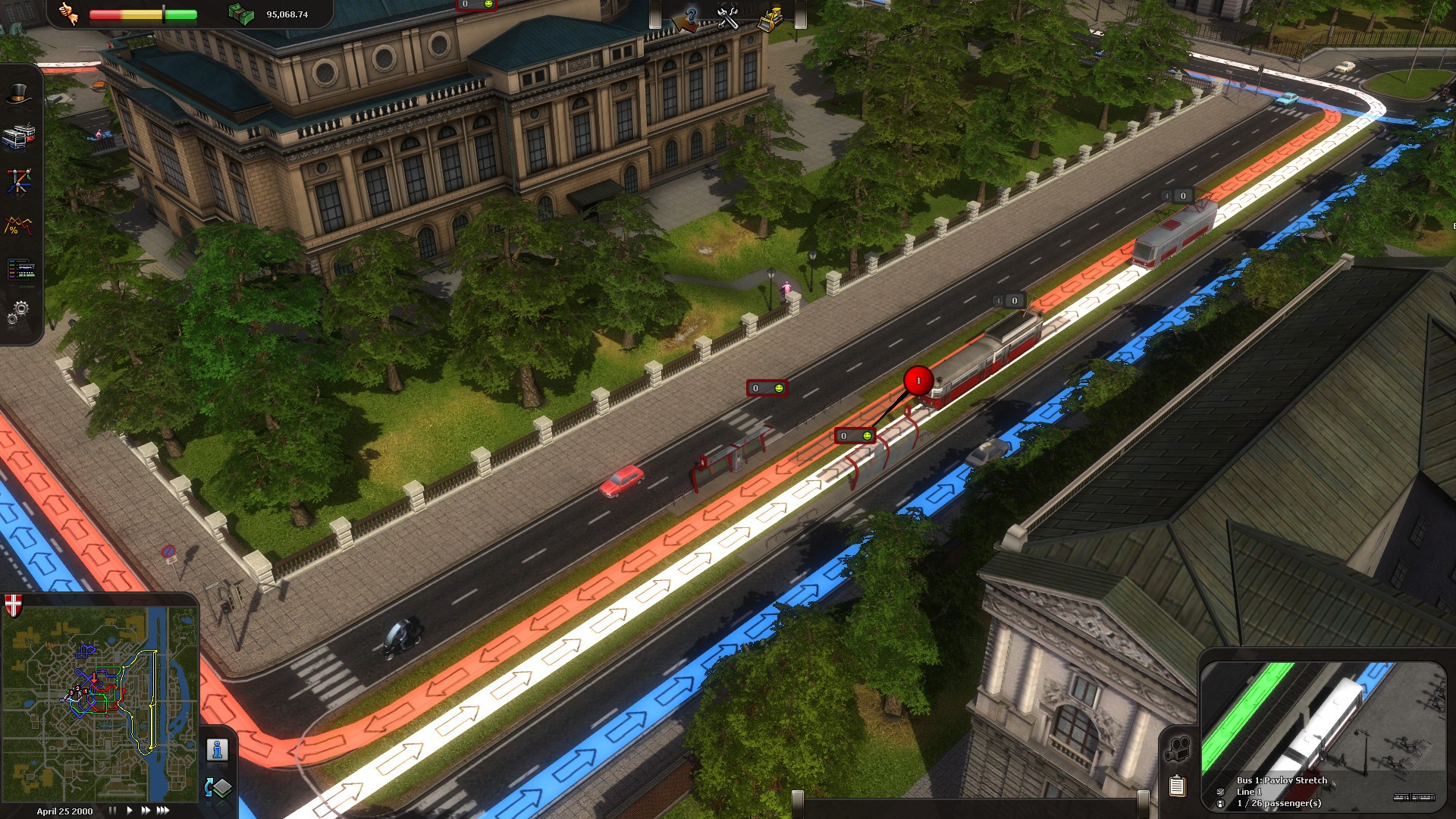Set game speed to normal play

pyautogui.click(x=130, y=811)
